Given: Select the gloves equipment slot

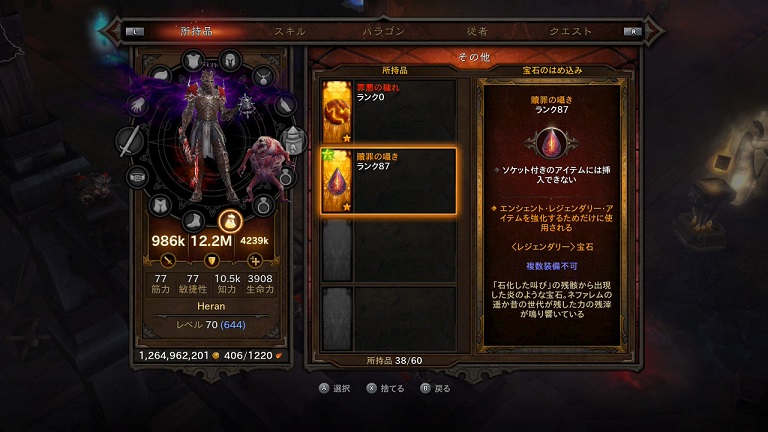Looking at the screenshot, I should 139,103.
